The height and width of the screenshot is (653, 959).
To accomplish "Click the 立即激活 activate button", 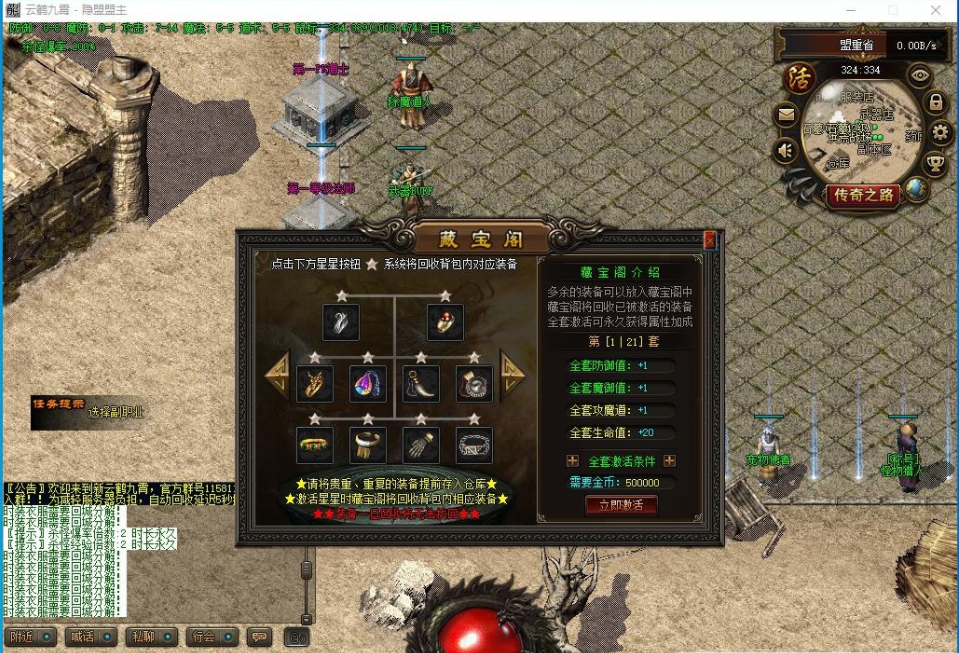I will pos(621,505).
